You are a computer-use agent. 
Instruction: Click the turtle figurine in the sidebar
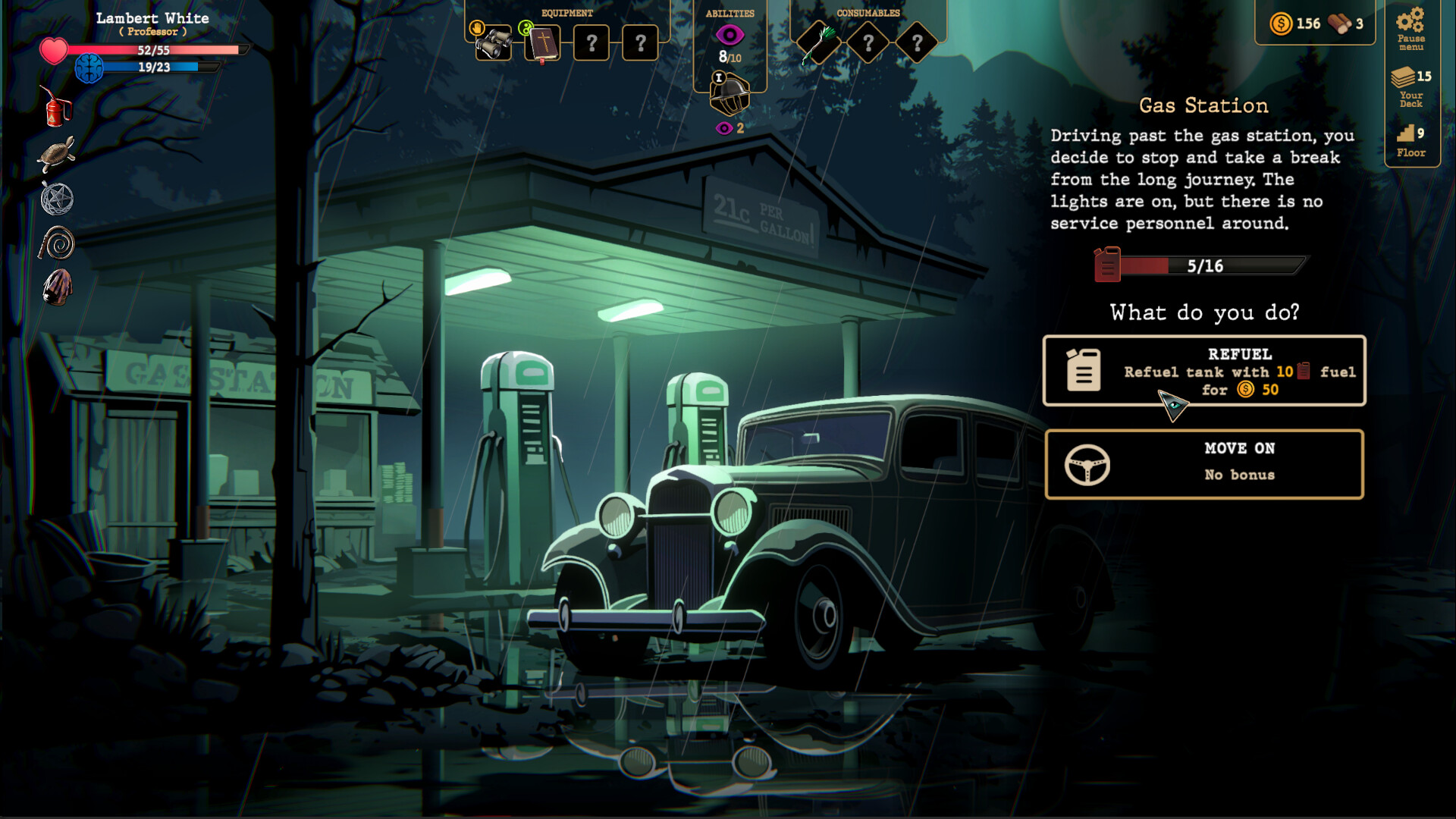(58, 152)
